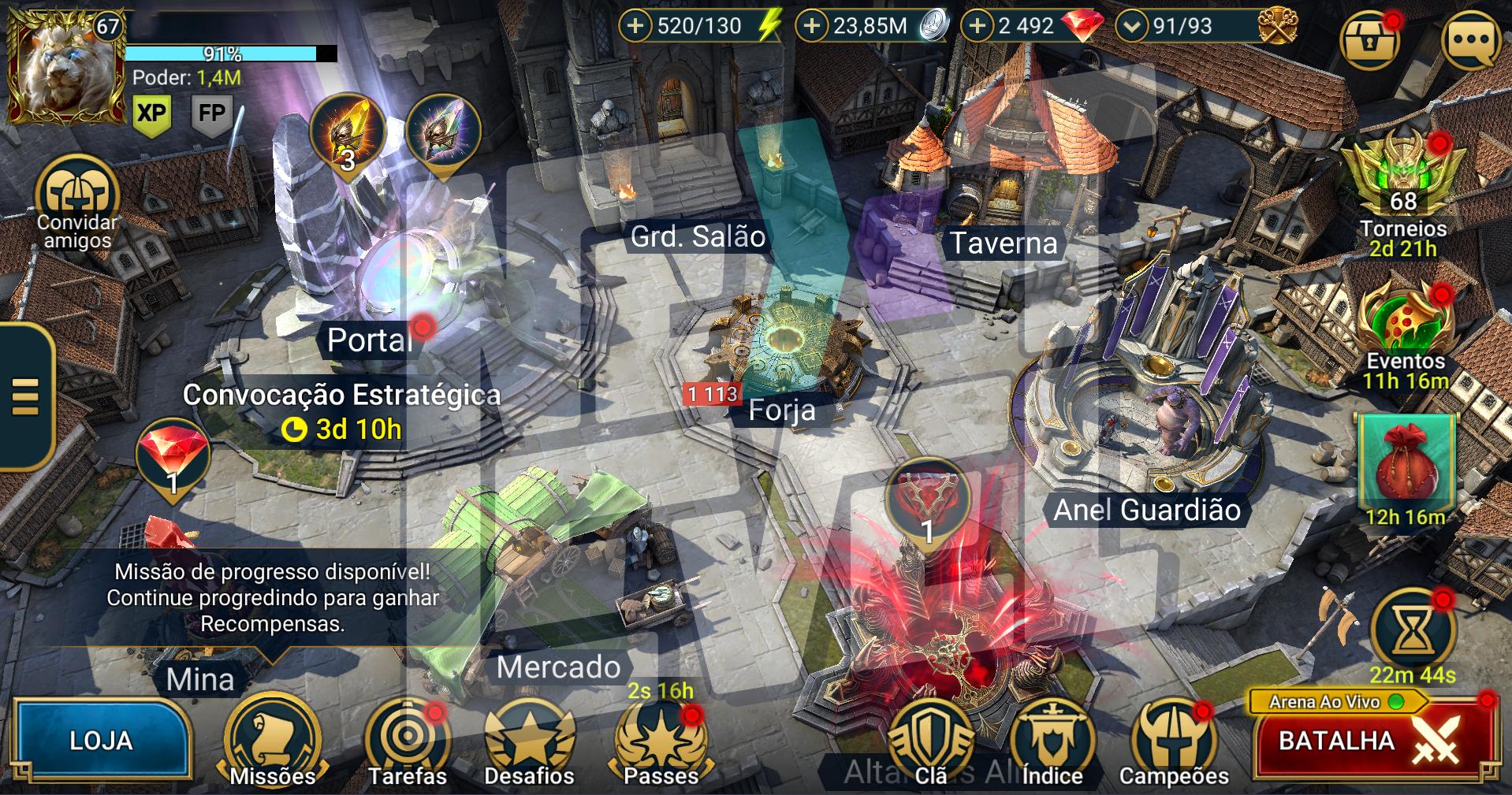Open the treasure chest inbox icon
The width and height of the screenshot is (1512, 795).
[1369, 41]
